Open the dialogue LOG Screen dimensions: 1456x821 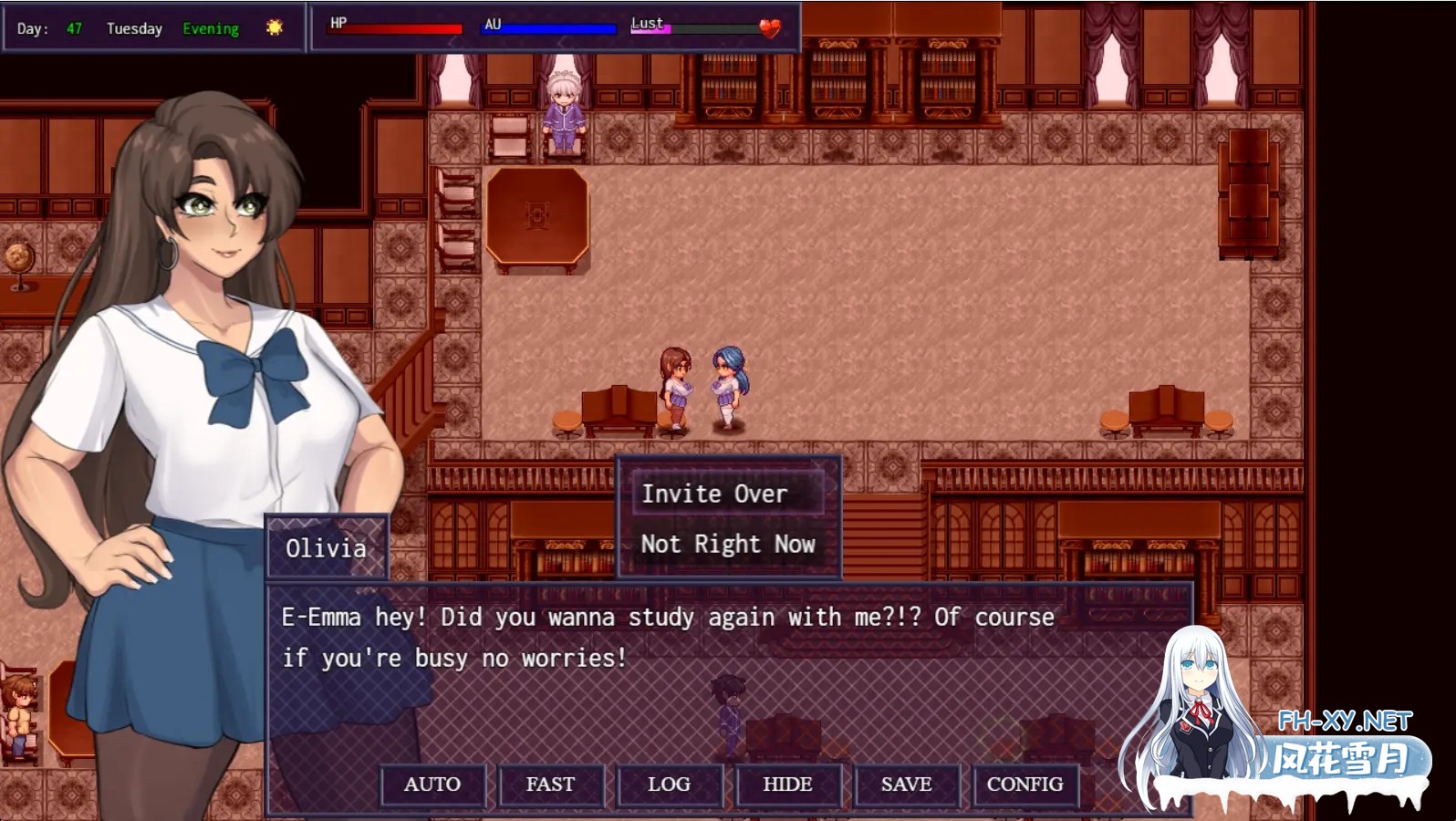point(669,785)
